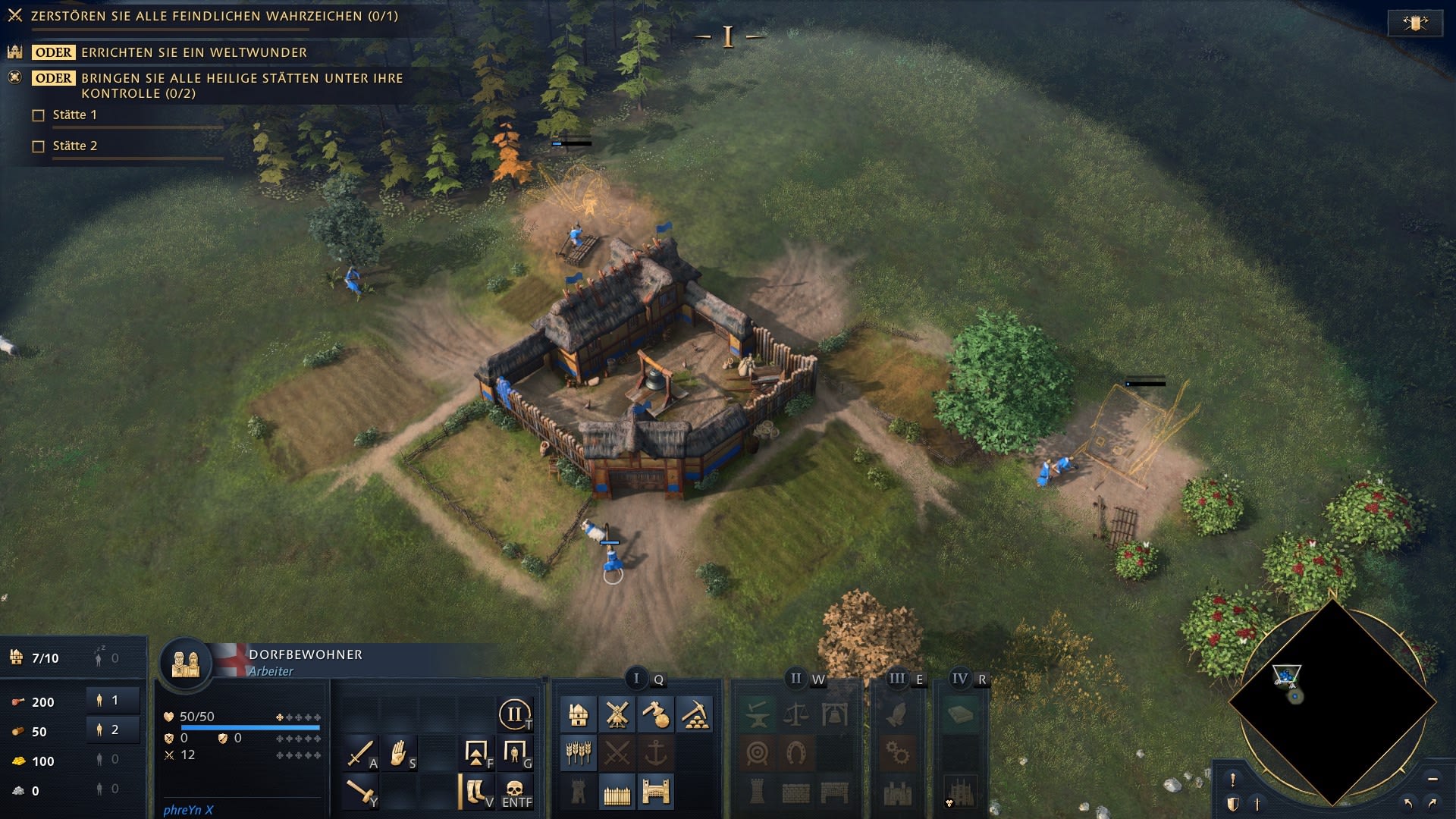Image resolution: width=1456 pixels, height=819 pixels.
Task: Open the menu button in top-right corner
Action: coord(1415,23)
